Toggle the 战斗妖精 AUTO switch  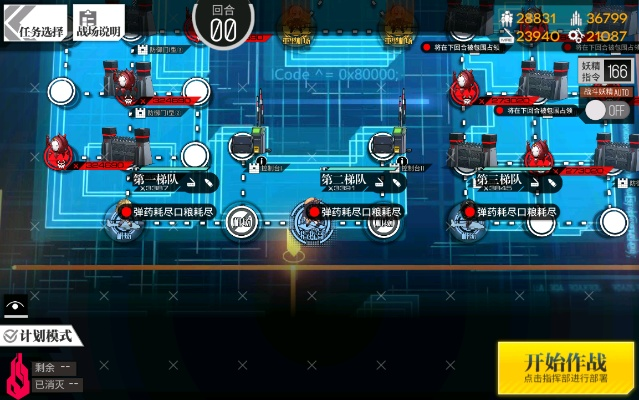(x=608, y=108)
